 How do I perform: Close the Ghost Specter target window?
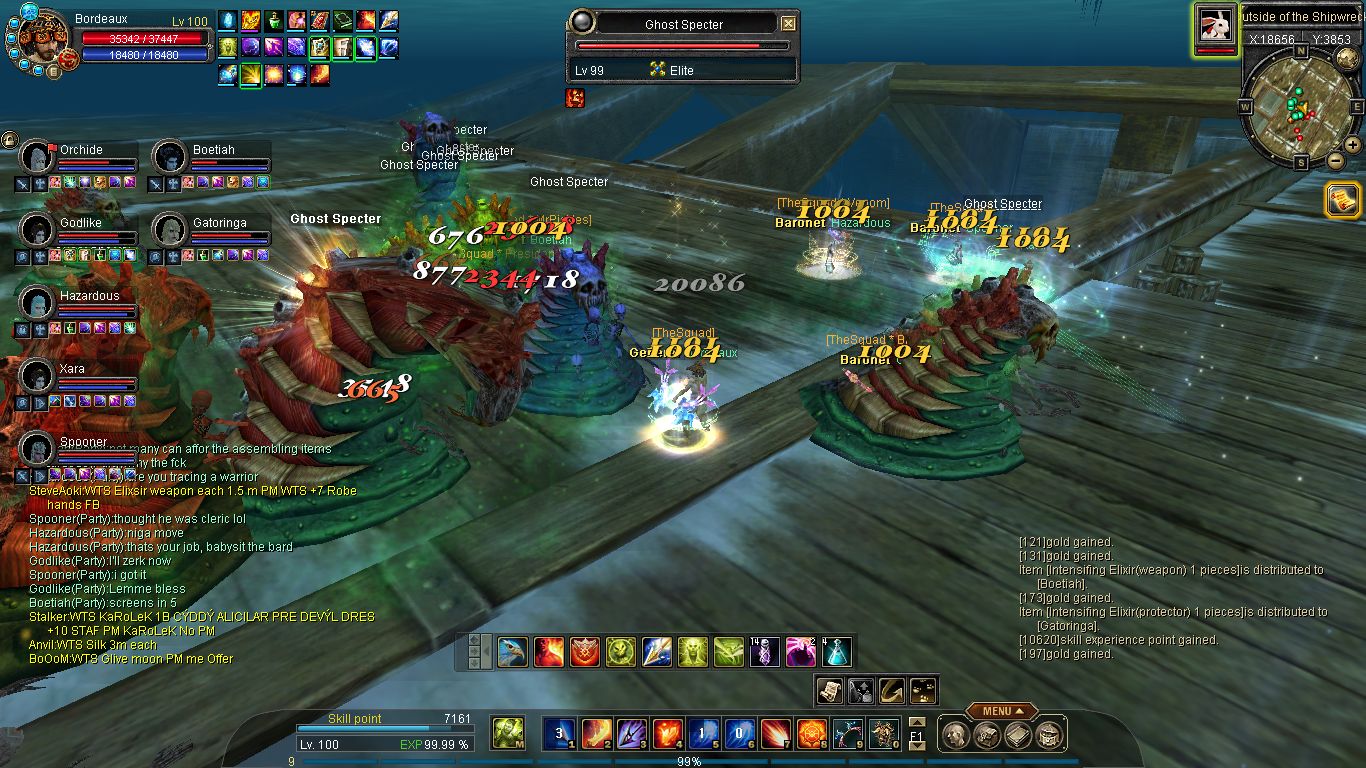(x=788, y=23)
